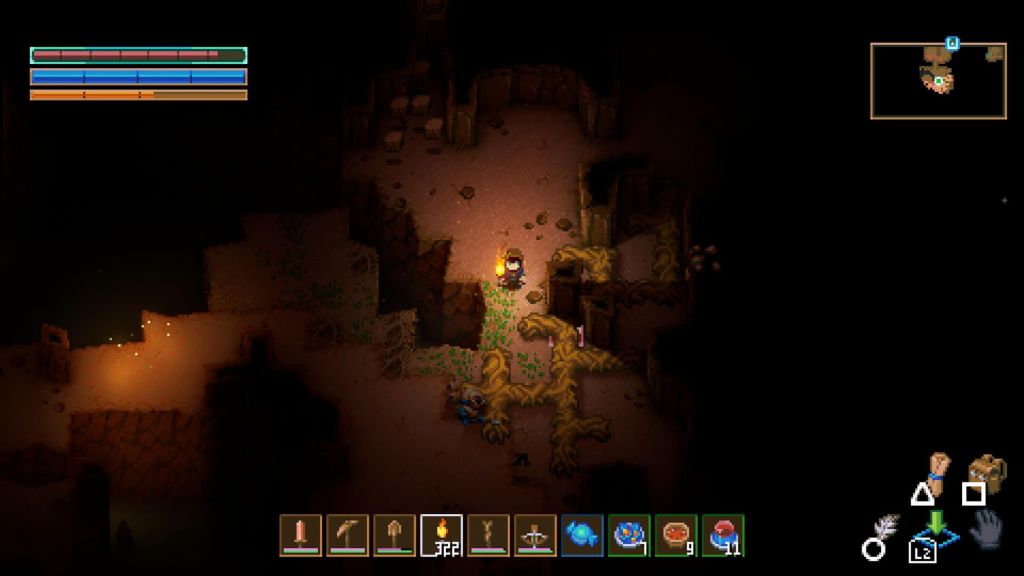1024x576 pixels.
Task: Select the shovel hotbar slot
Action: click(394, 535)
